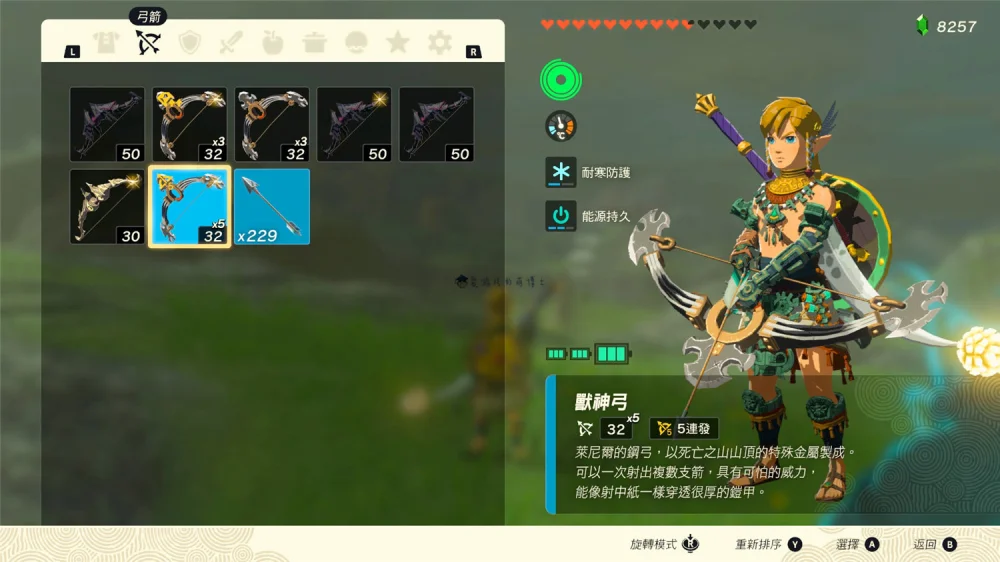Show the cooking pot food tab
The width and height of the screenshot is (1000, 562).
[314, 43]
